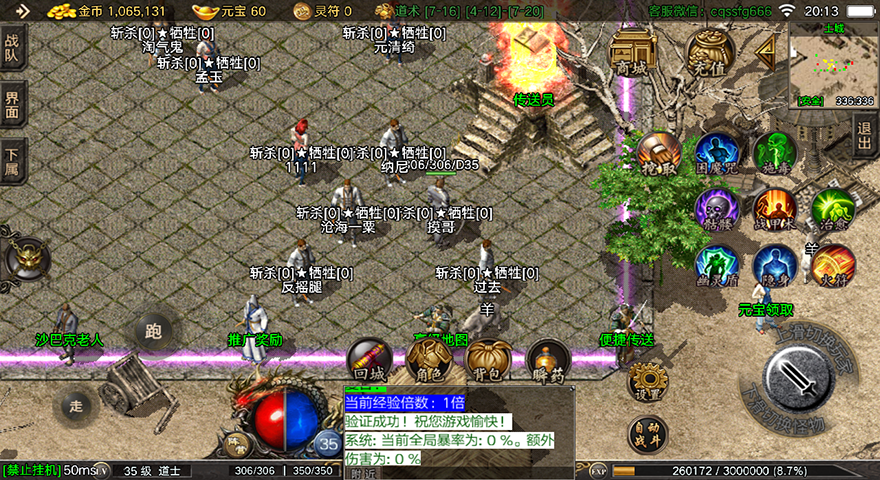Collapse the top menu with the gold arrow

[768, 50]
